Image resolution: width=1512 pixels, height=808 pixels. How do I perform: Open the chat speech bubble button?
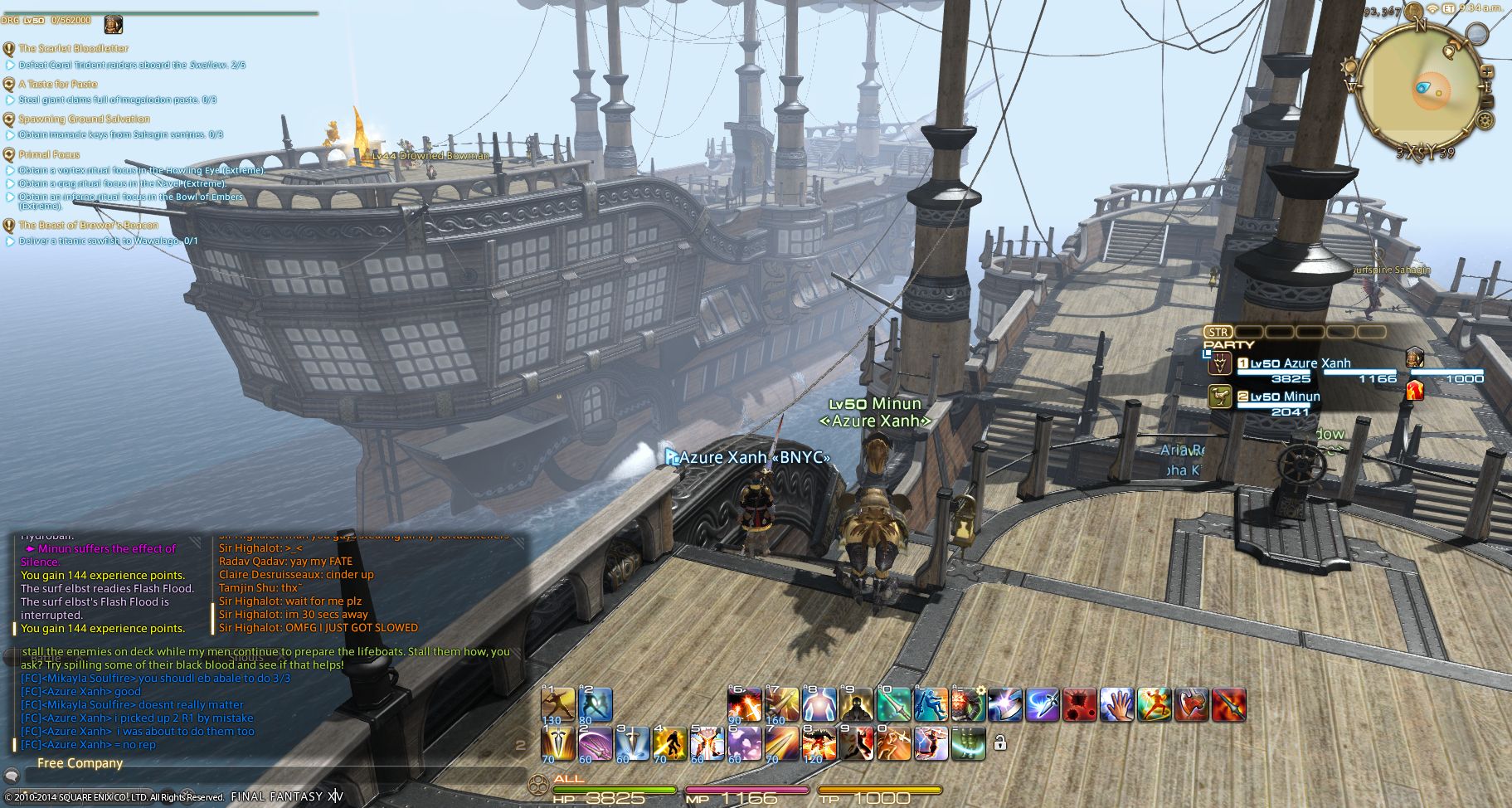12,776
